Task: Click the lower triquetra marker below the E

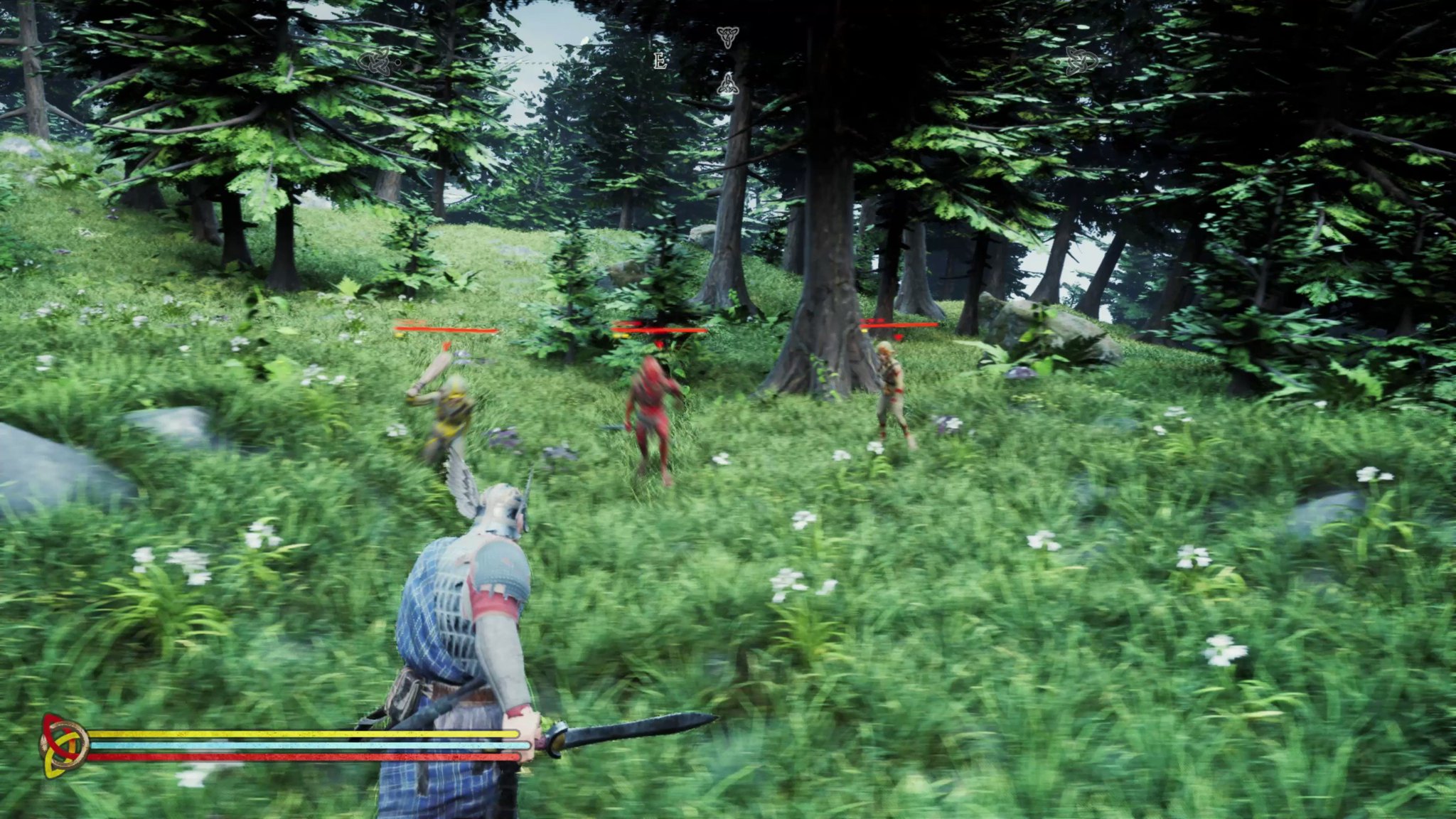Action: click(x=729, y=84)
